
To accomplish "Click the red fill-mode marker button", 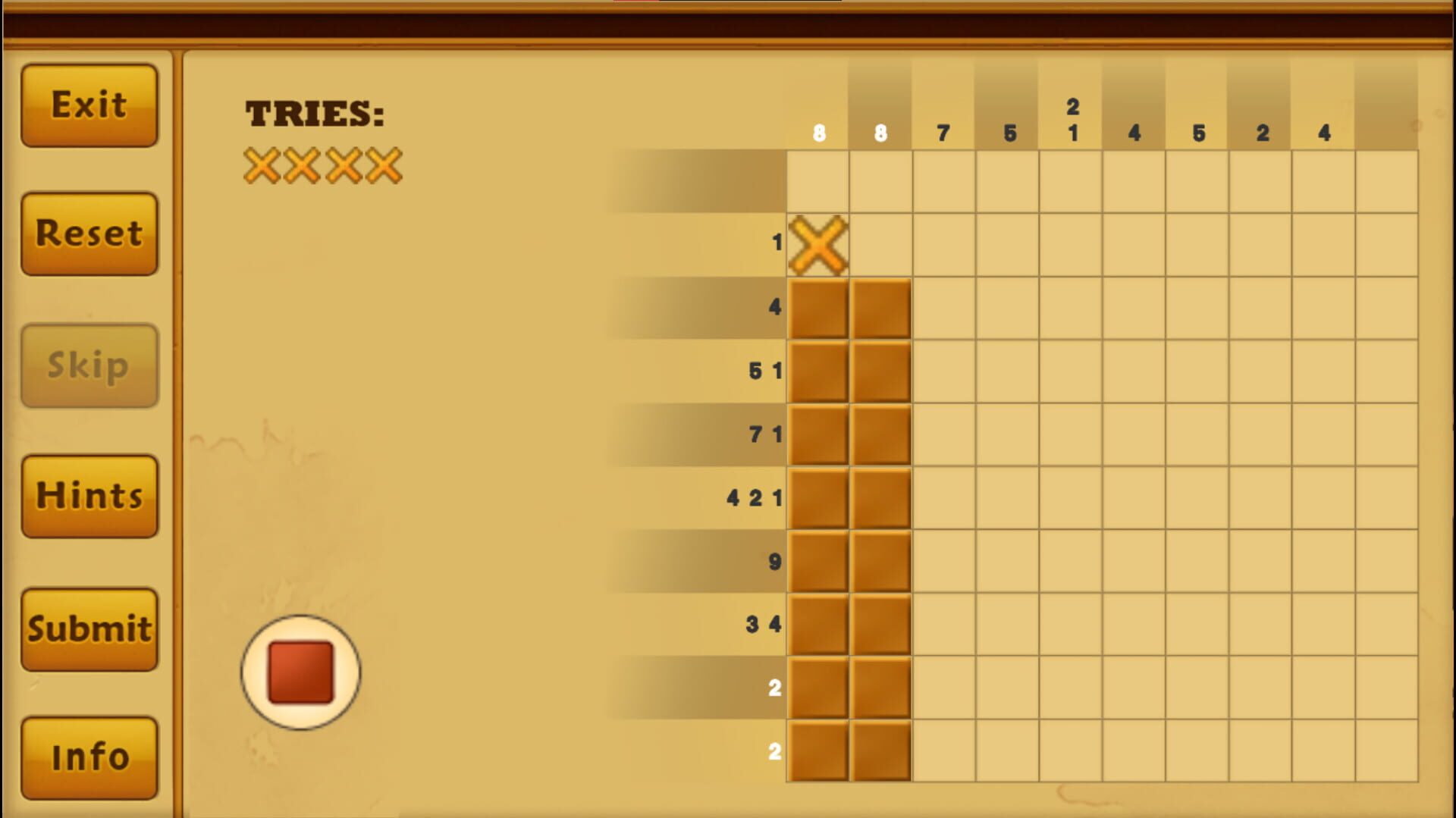I will tap(300, 672).
